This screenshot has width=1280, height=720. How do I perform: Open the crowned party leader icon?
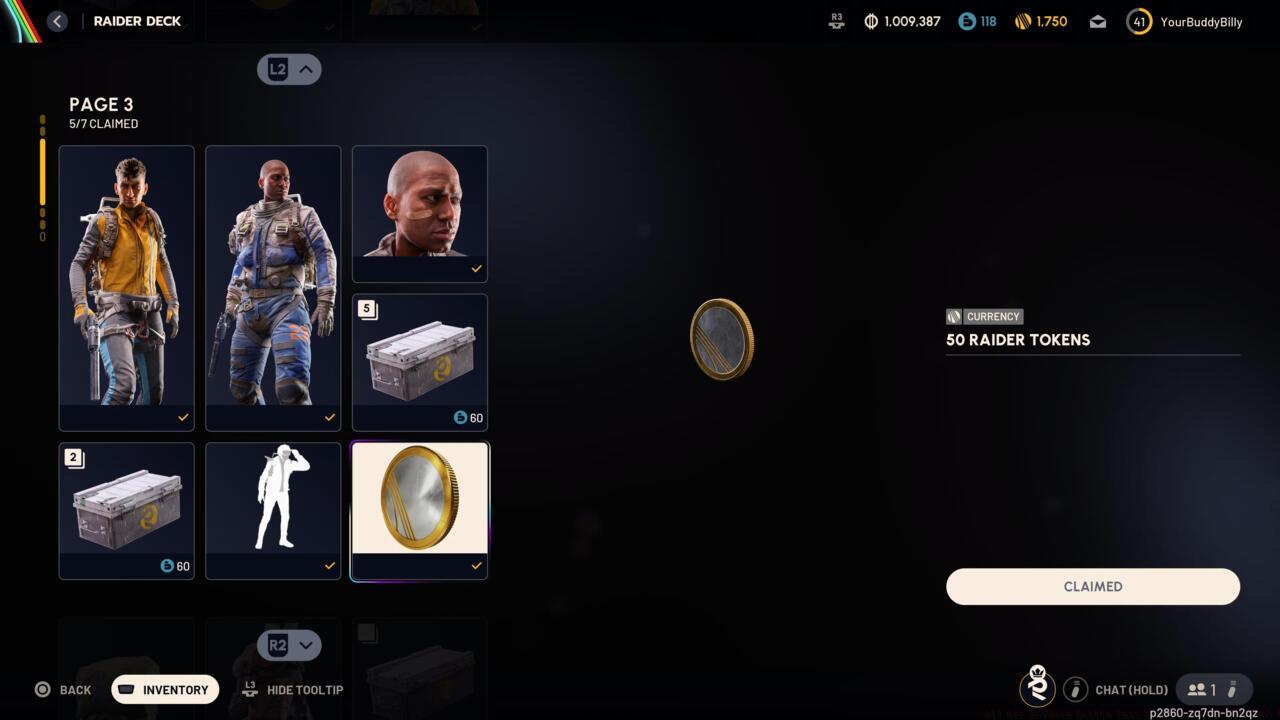tap(1037, 688)
